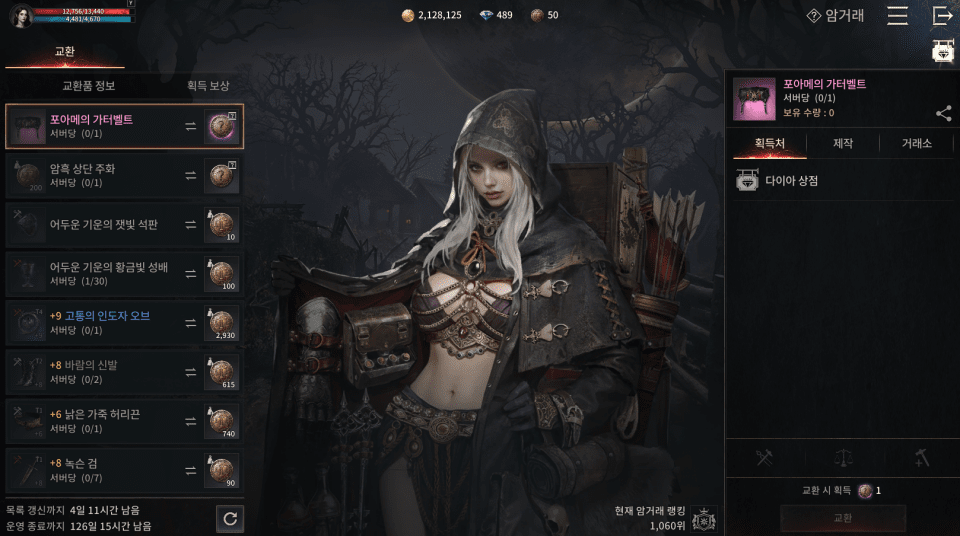Refresh the exchange list
Viewport: 960px width, 536px height.
pyautogui.click(x=230, y=518)
